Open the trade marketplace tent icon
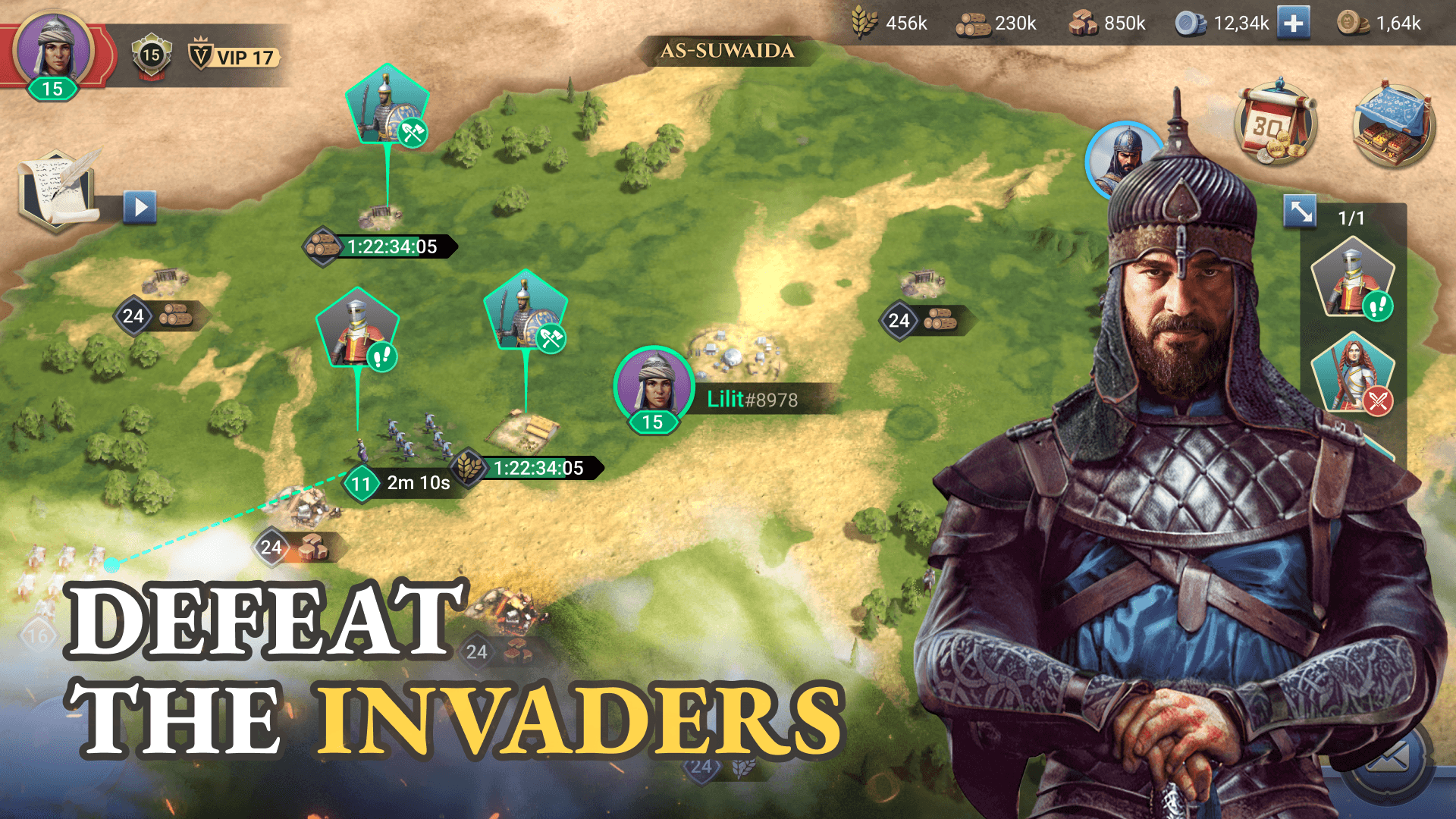Image resolution: width=1456 pixels, height=819 pixels. click(x=1392, y=125)
